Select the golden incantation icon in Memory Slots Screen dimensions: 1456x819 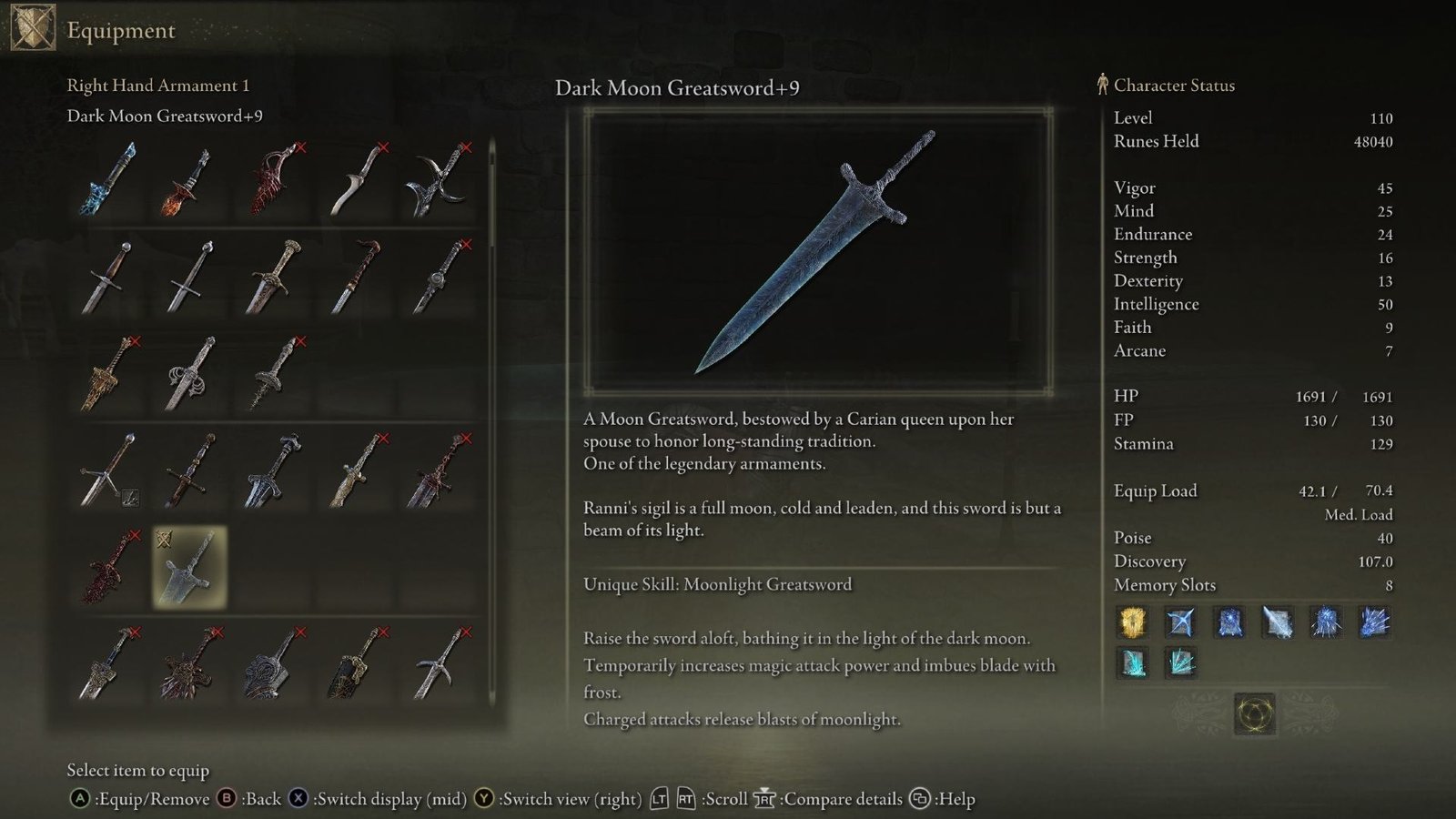point(1133,622)
